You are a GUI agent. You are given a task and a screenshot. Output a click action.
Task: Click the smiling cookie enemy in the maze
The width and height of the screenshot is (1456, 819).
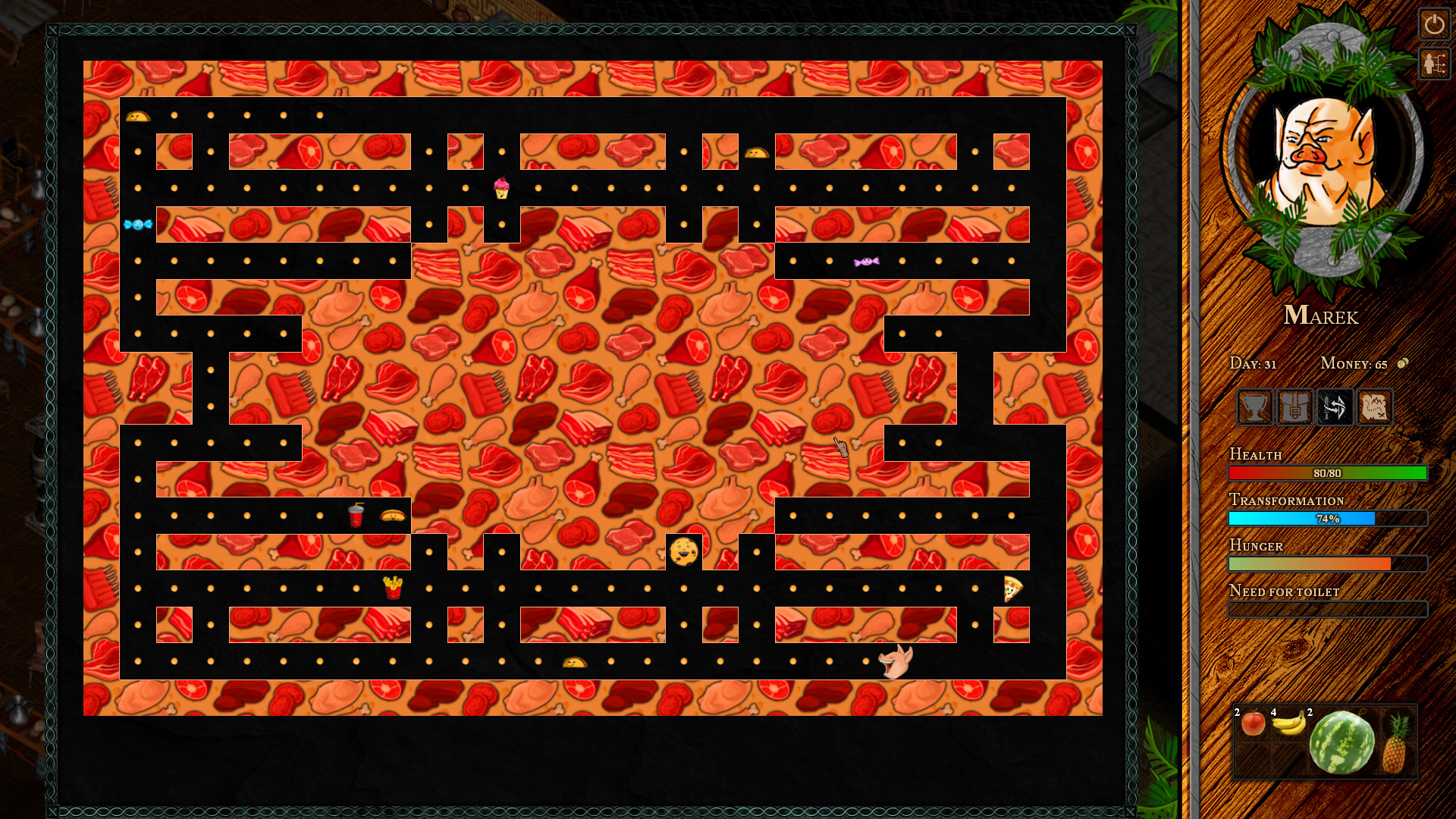683,549
